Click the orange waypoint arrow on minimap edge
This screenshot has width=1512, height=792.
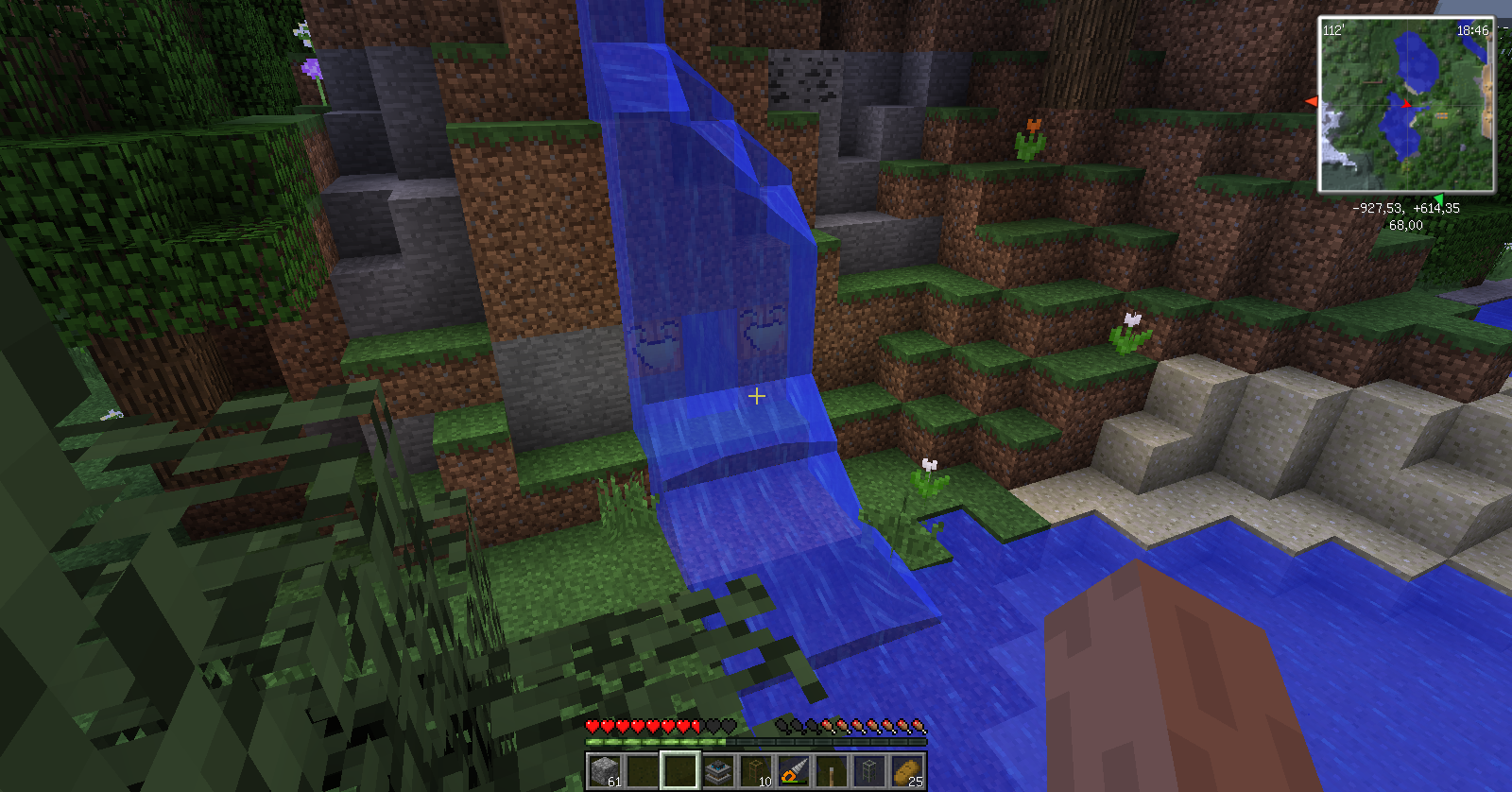click(x=1311, y=101)
